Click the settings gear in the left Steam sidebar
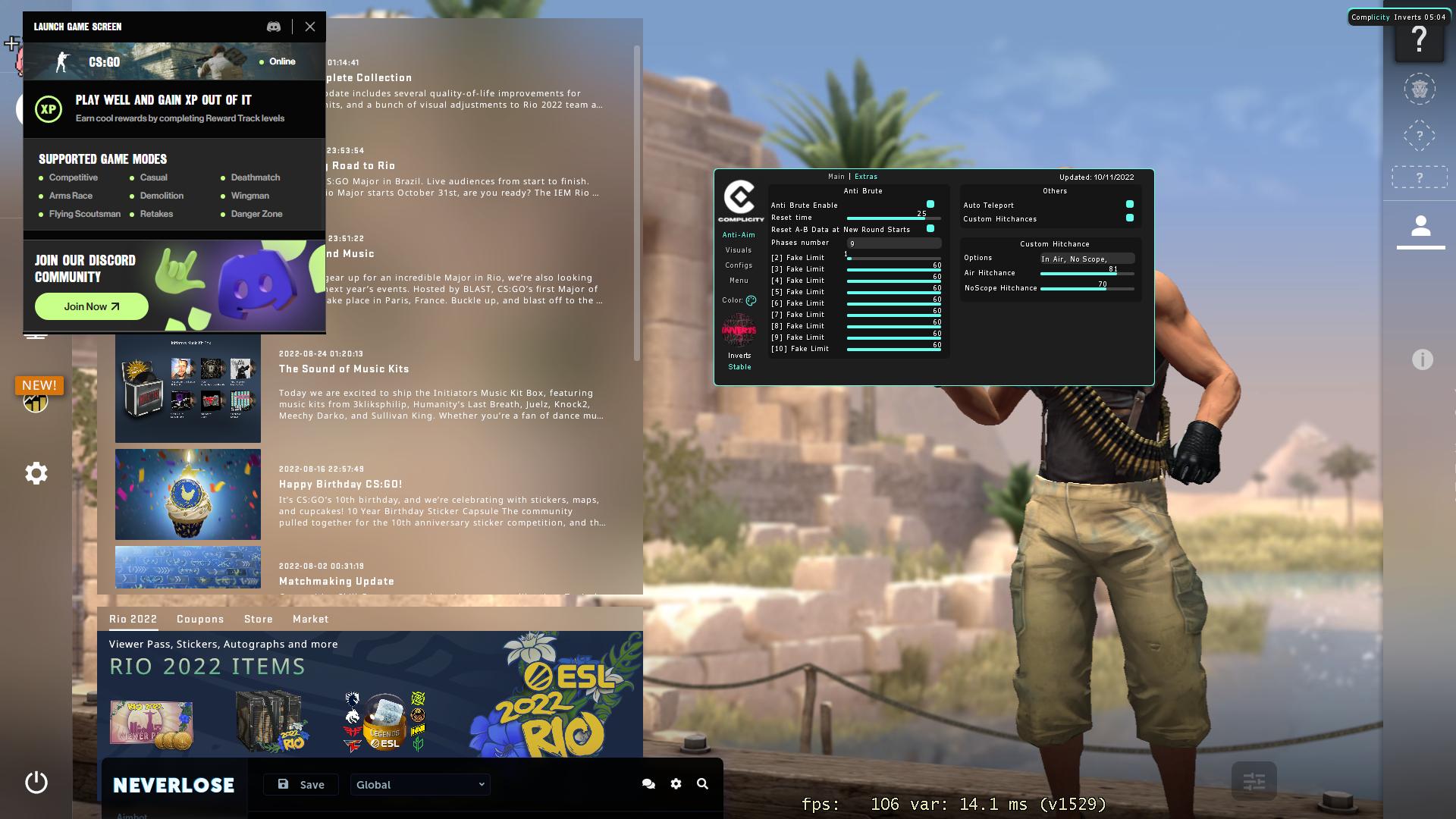This screenshot has width=1456, height=819. click(36, 472)
